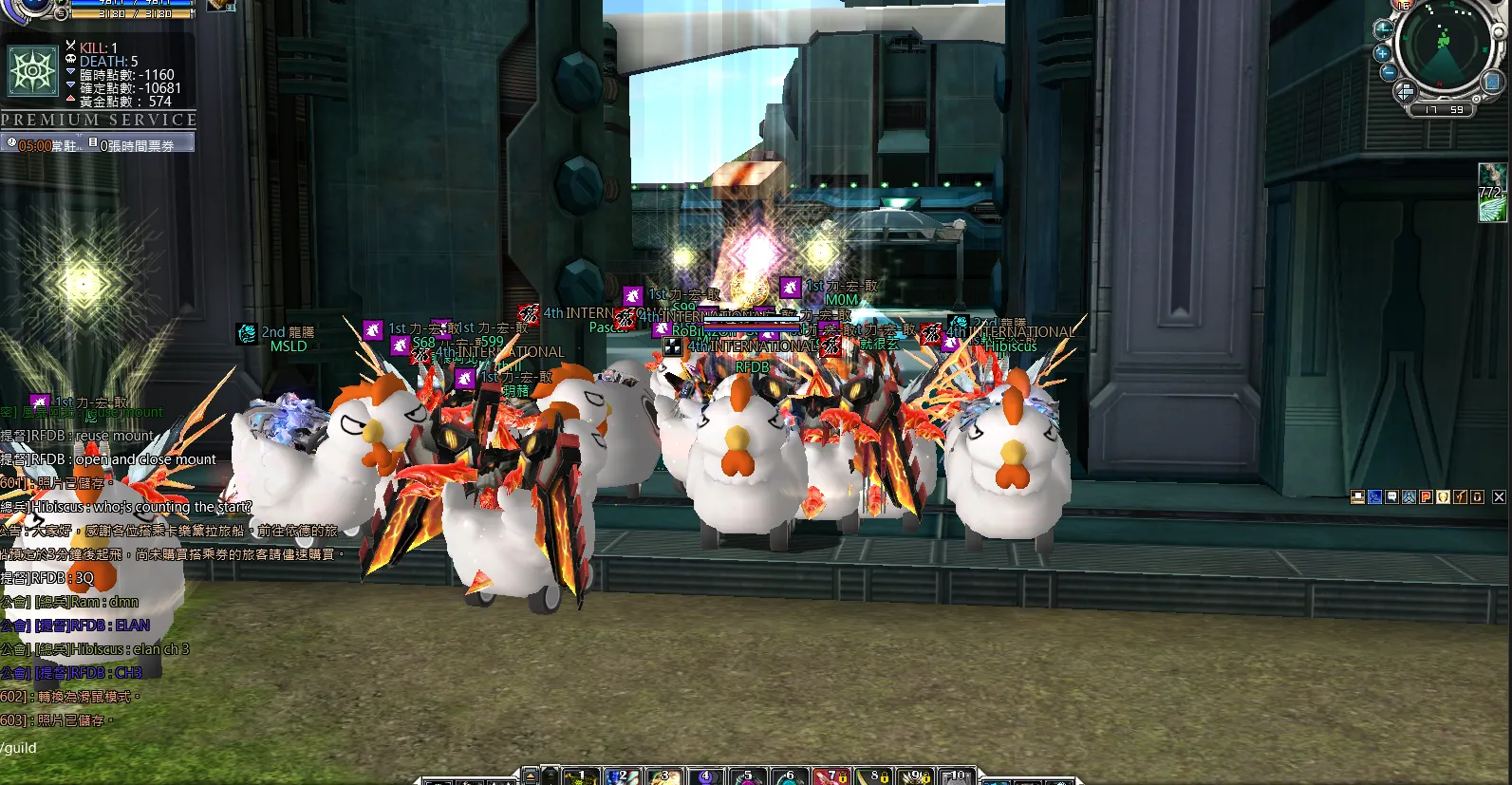Open the red P icon in the shortcut bar

pyautogui.click(x=1426, y=496)
